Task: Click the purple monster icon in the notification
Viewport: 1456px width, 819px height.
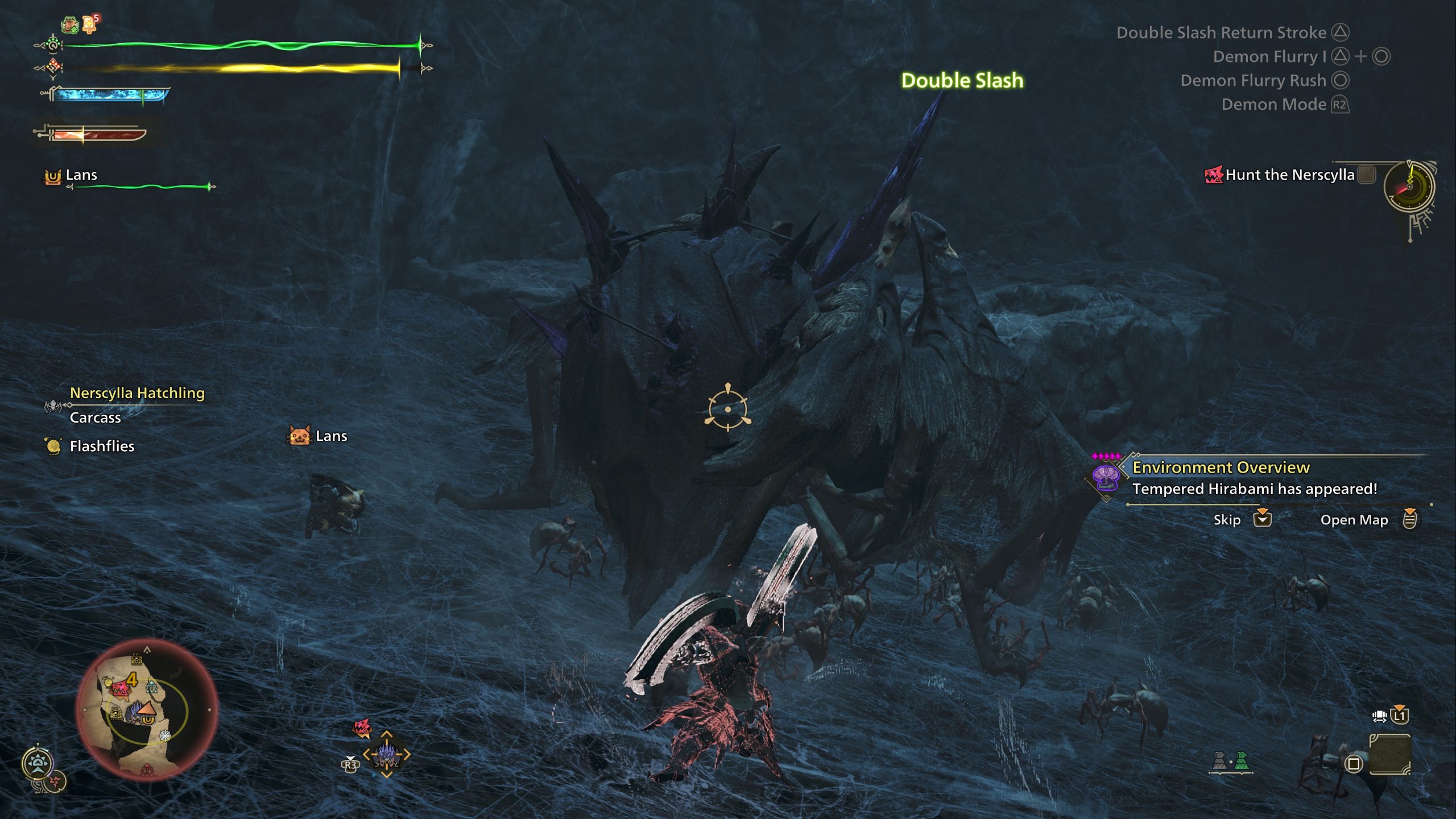Action: click(x=1106, y=477)
